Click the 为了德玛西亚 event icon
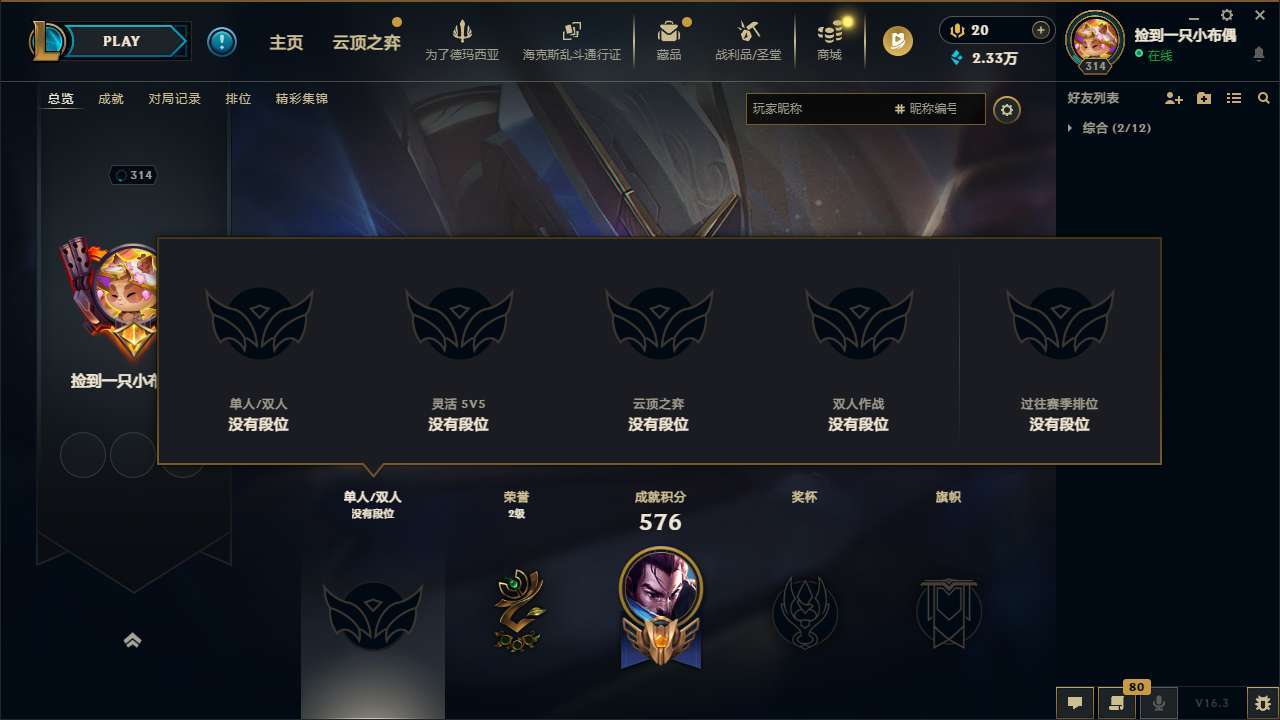The width and height of the screenshot is (1280, 720). (x=460, y=41)
